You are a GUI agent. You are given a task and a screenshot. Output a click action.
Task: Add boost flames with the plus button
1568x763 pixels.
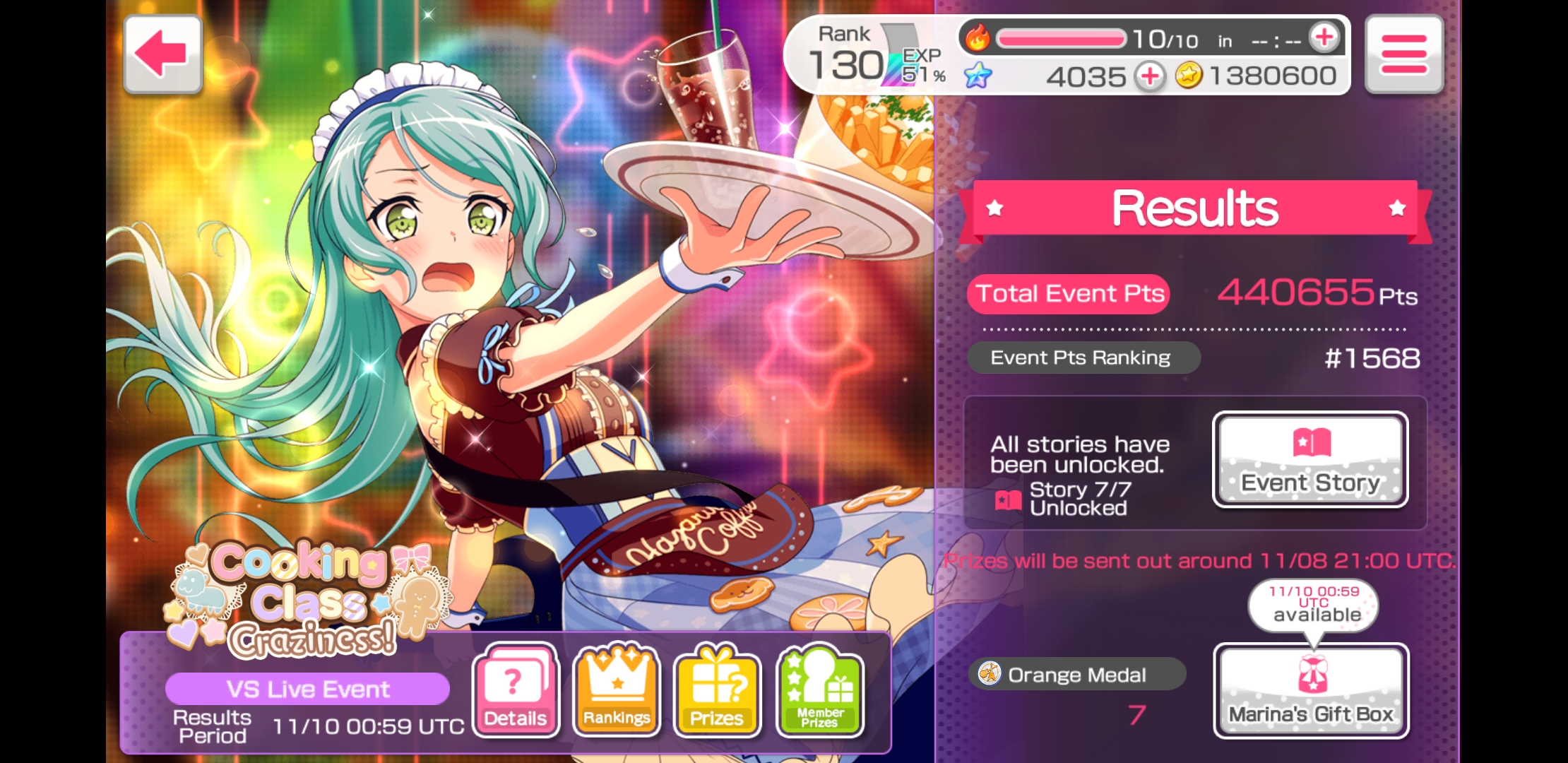(1324, 37)
